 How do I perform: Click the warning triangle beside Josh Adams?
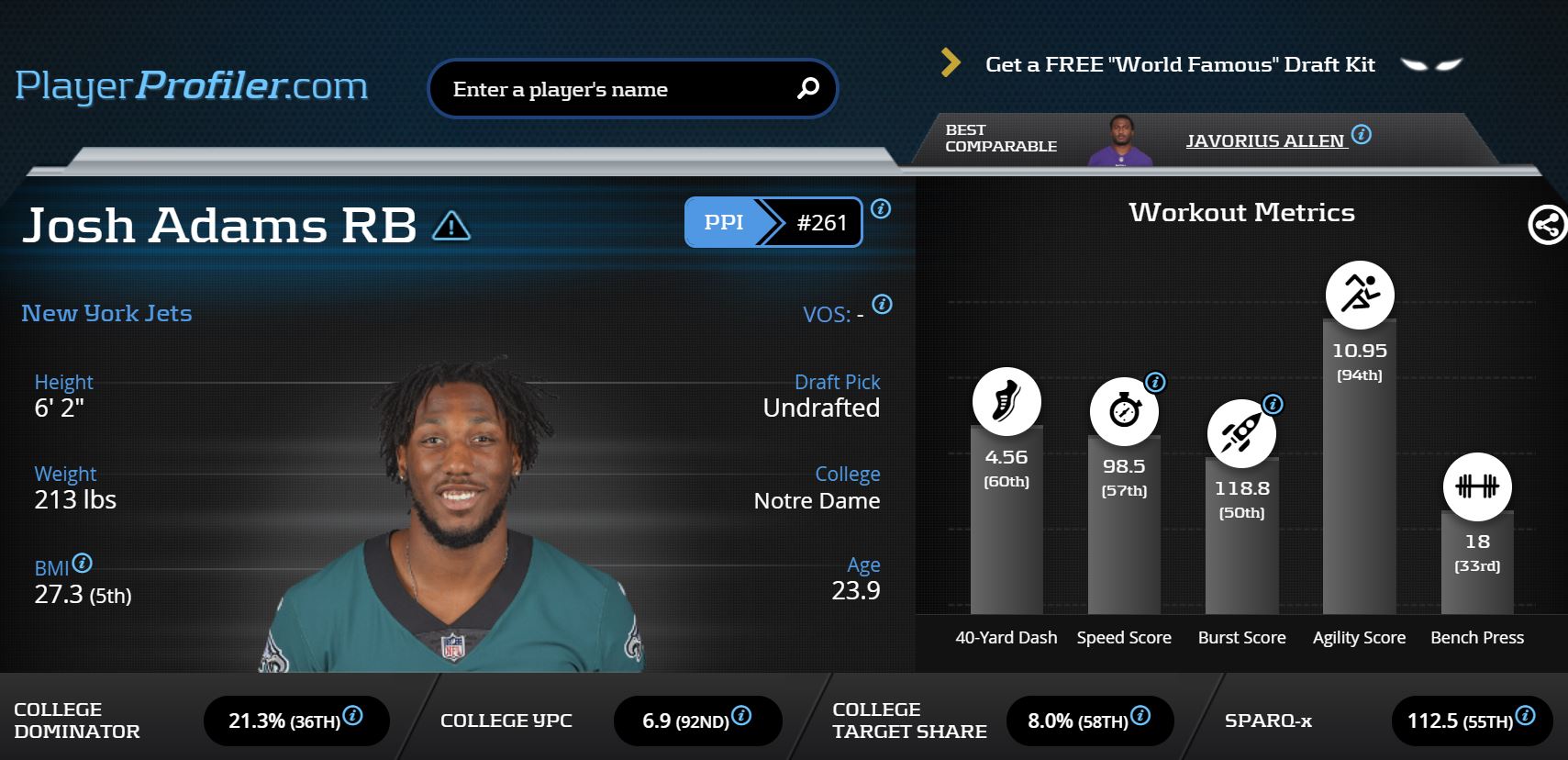tap(450, 225)
